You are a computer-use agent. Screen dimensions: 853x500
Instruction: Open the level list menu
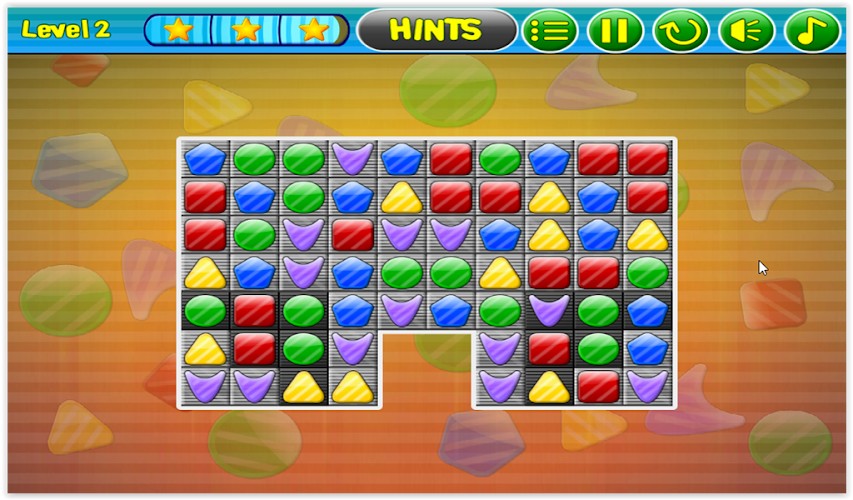[549, 30]
